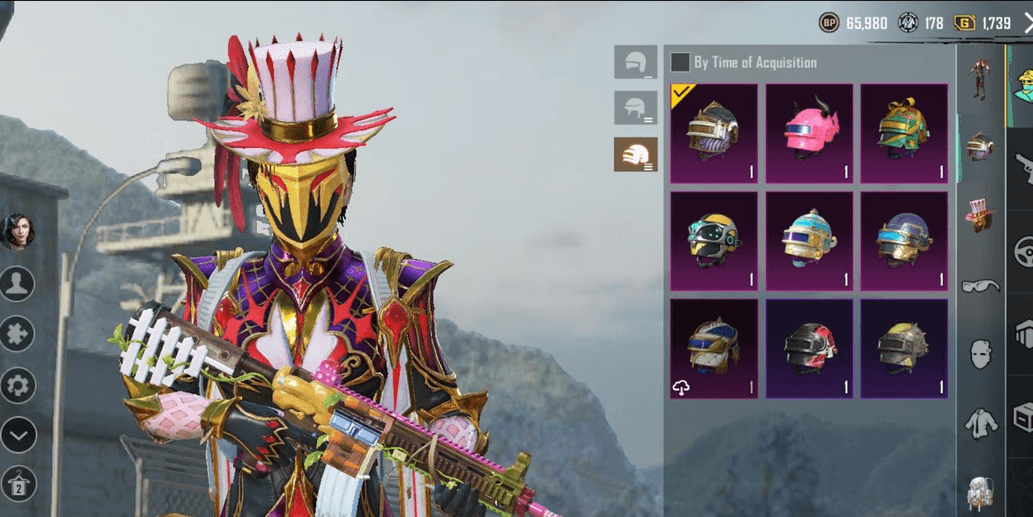This screenshot has width=1033, height=517.
Task: Choose the green and gold helmet skin
Action: coord(904,133)
